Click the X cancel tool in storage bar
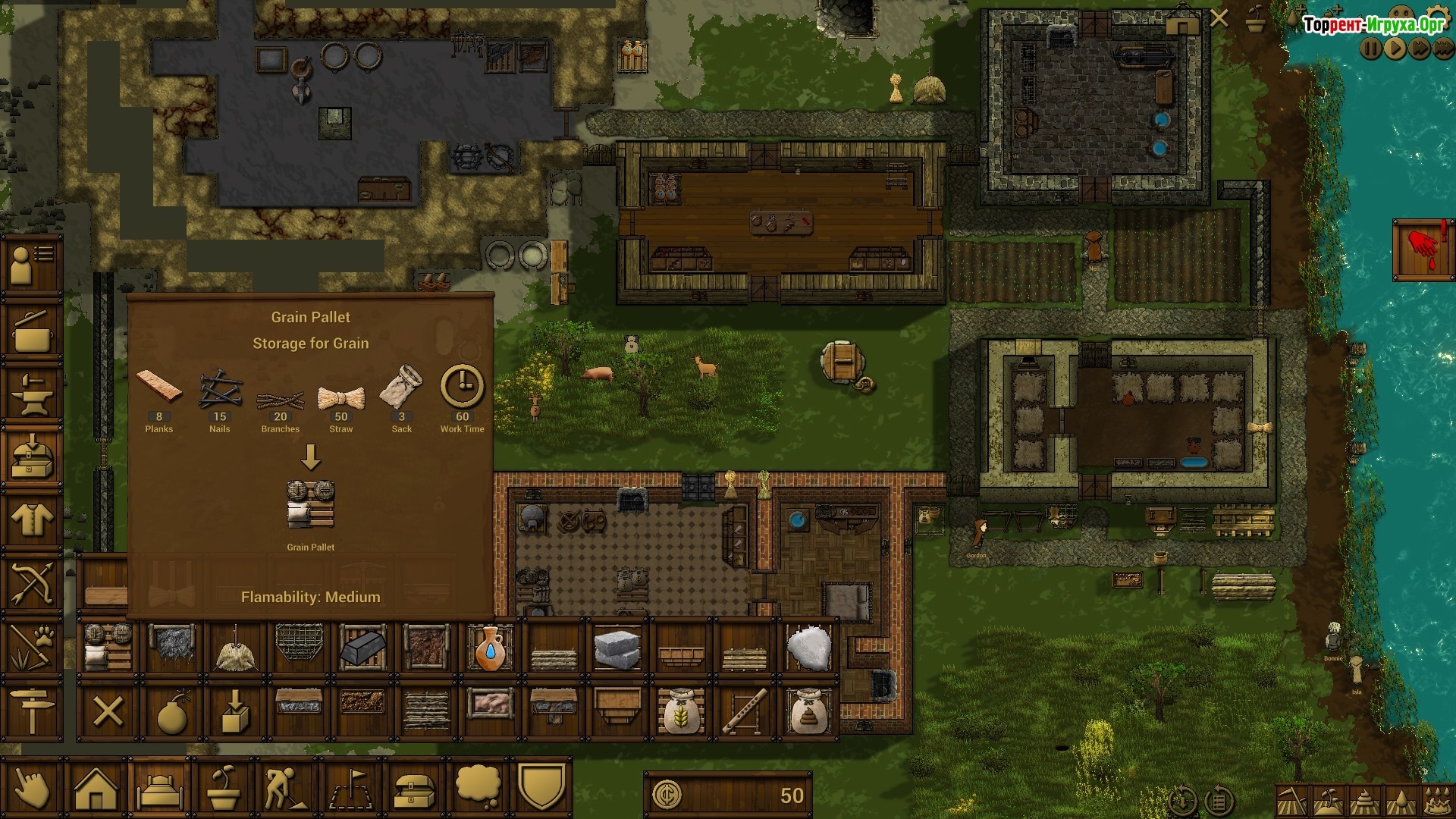The width and height of the screenshot is (1456, 819). [x=108, y=712]
